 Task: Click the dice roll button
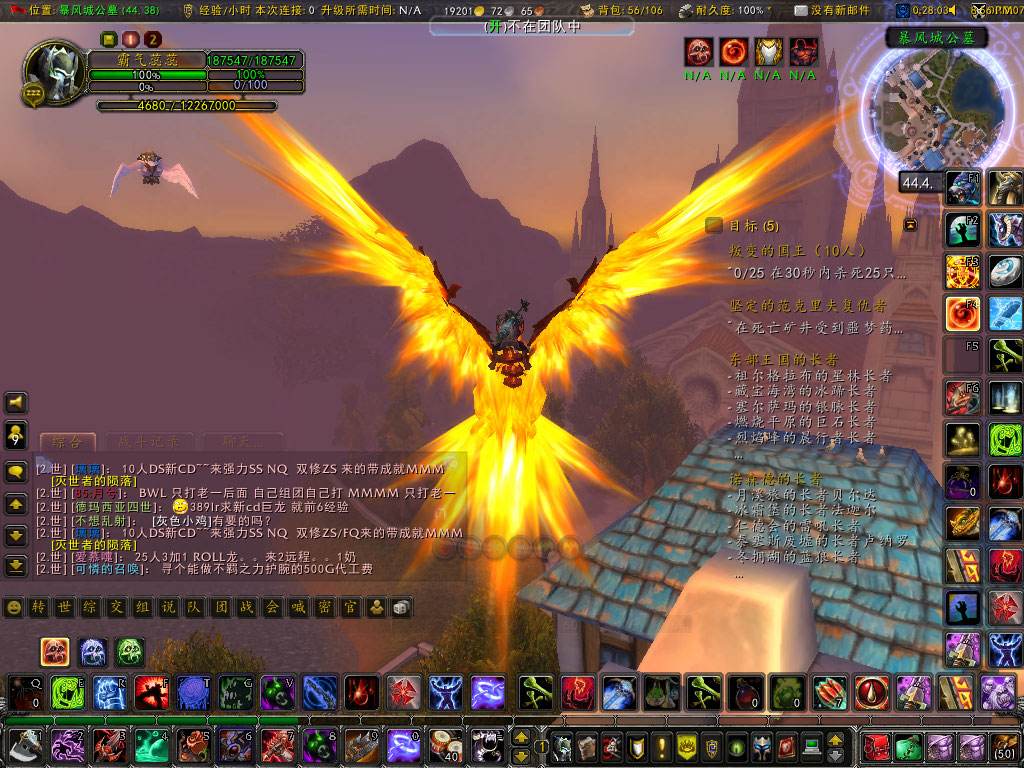[398, 607]
